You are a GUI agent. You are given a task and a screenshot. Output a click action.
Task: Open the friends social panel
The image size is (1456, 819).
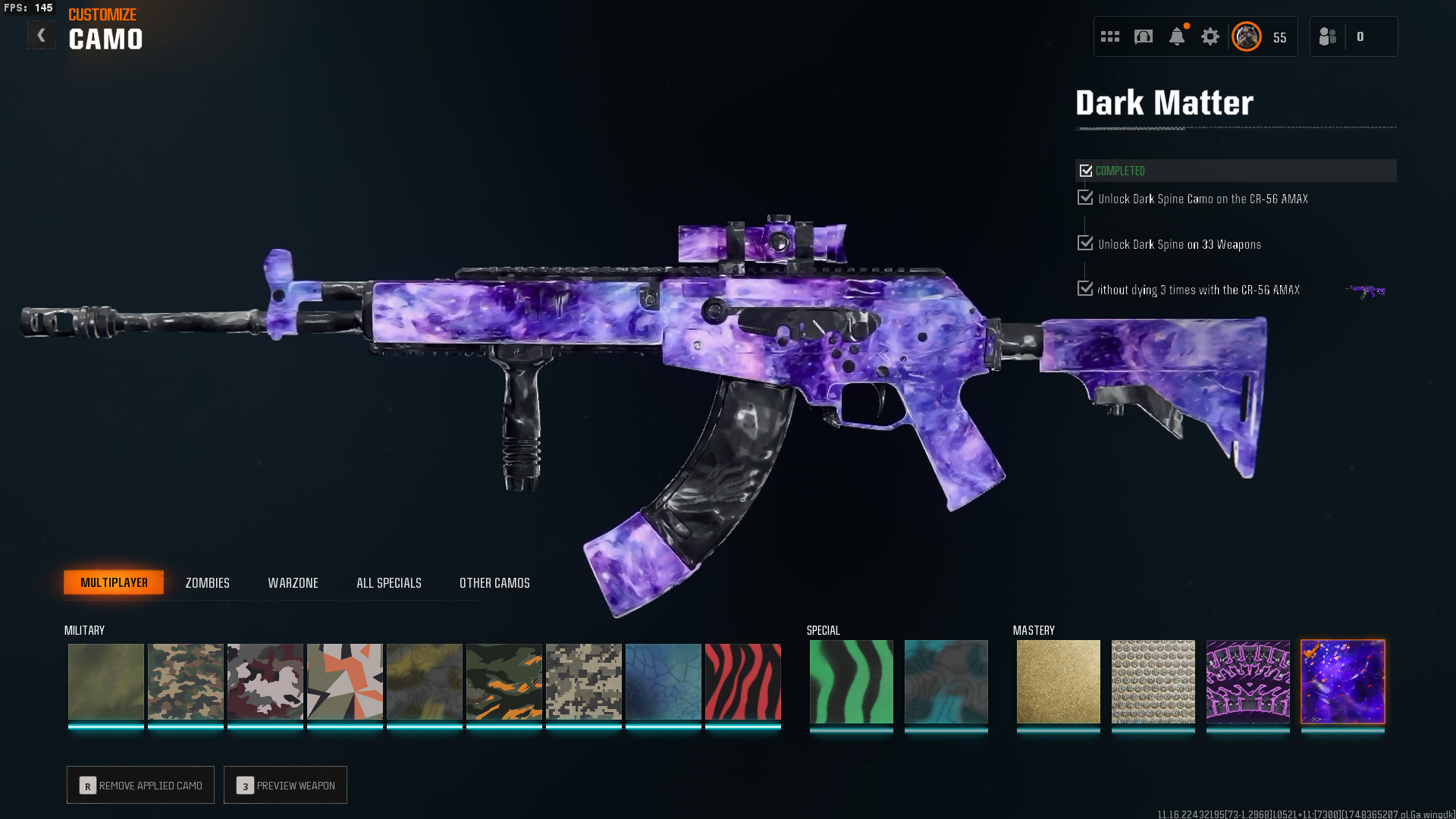pyautogui.click(x=1328, y=36)
